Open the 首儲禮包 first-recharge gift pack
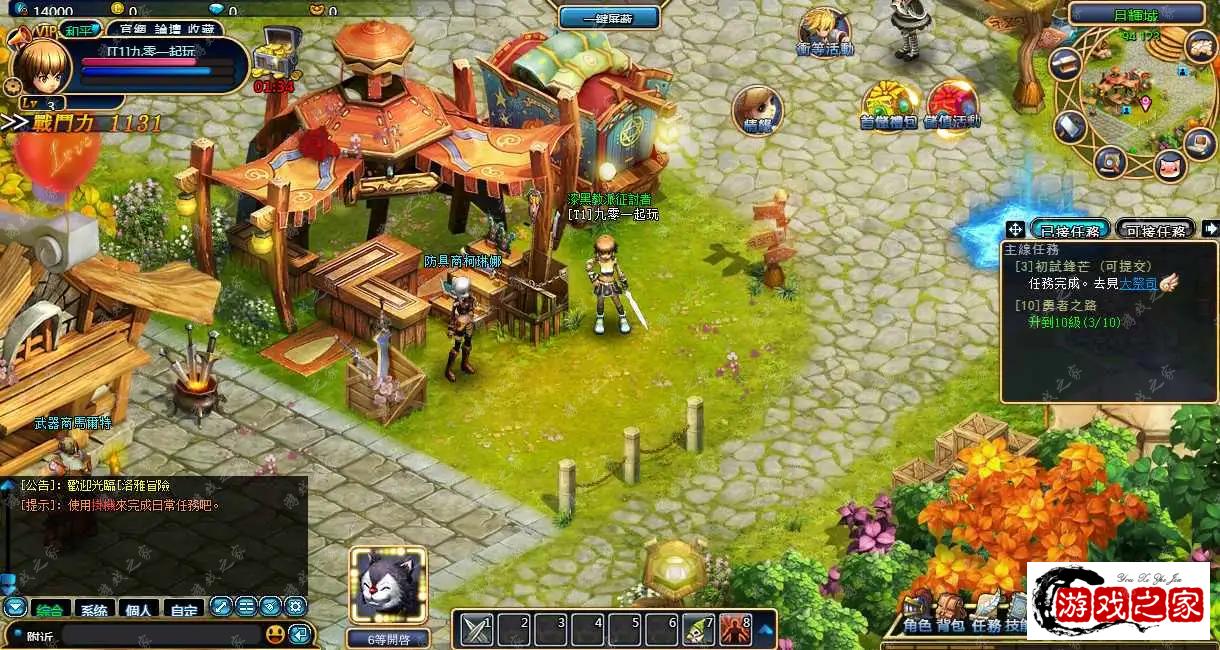Image resolution: width=1220 pixels, height=650 pixels. [x=888, y=104]
